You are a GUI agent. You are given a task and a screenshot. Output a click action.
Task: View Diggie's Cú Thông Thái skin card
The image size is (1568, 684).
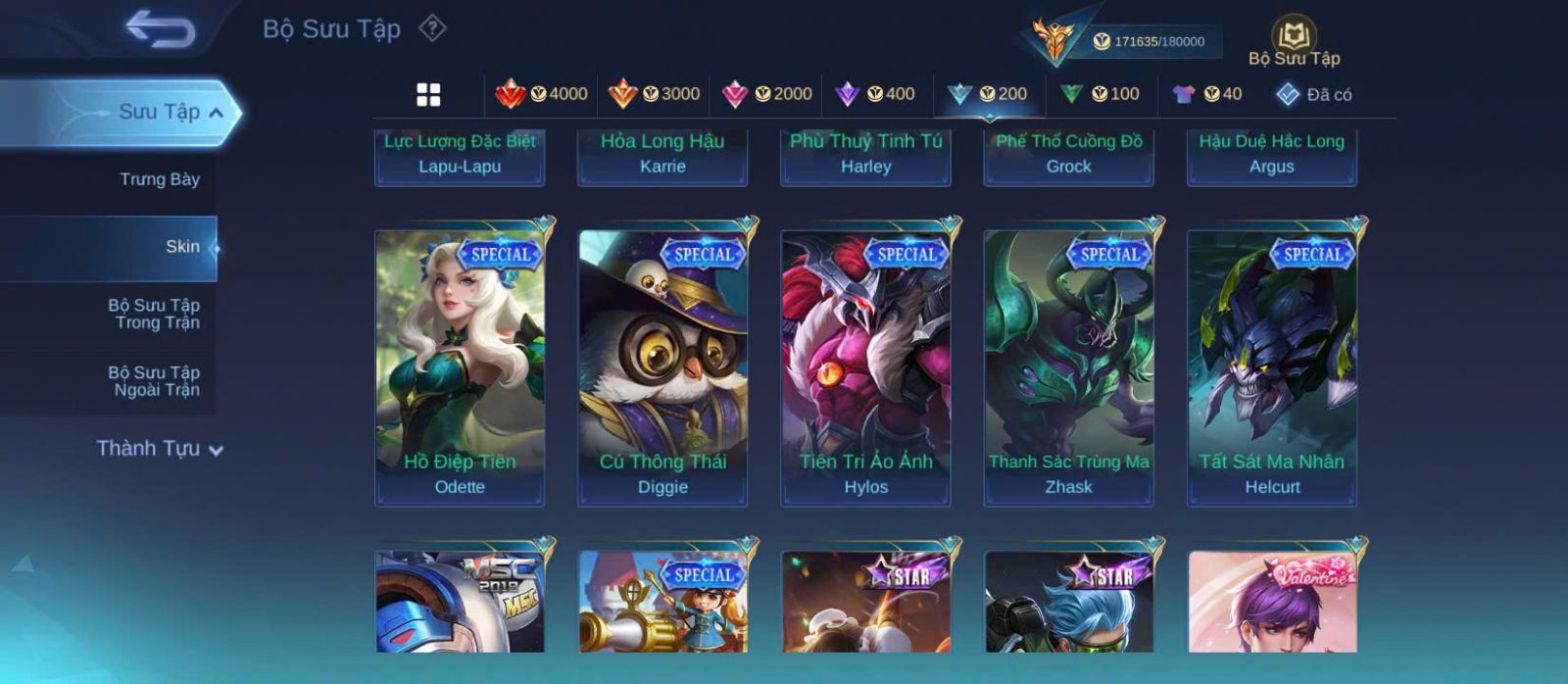[x=662, y=367]
